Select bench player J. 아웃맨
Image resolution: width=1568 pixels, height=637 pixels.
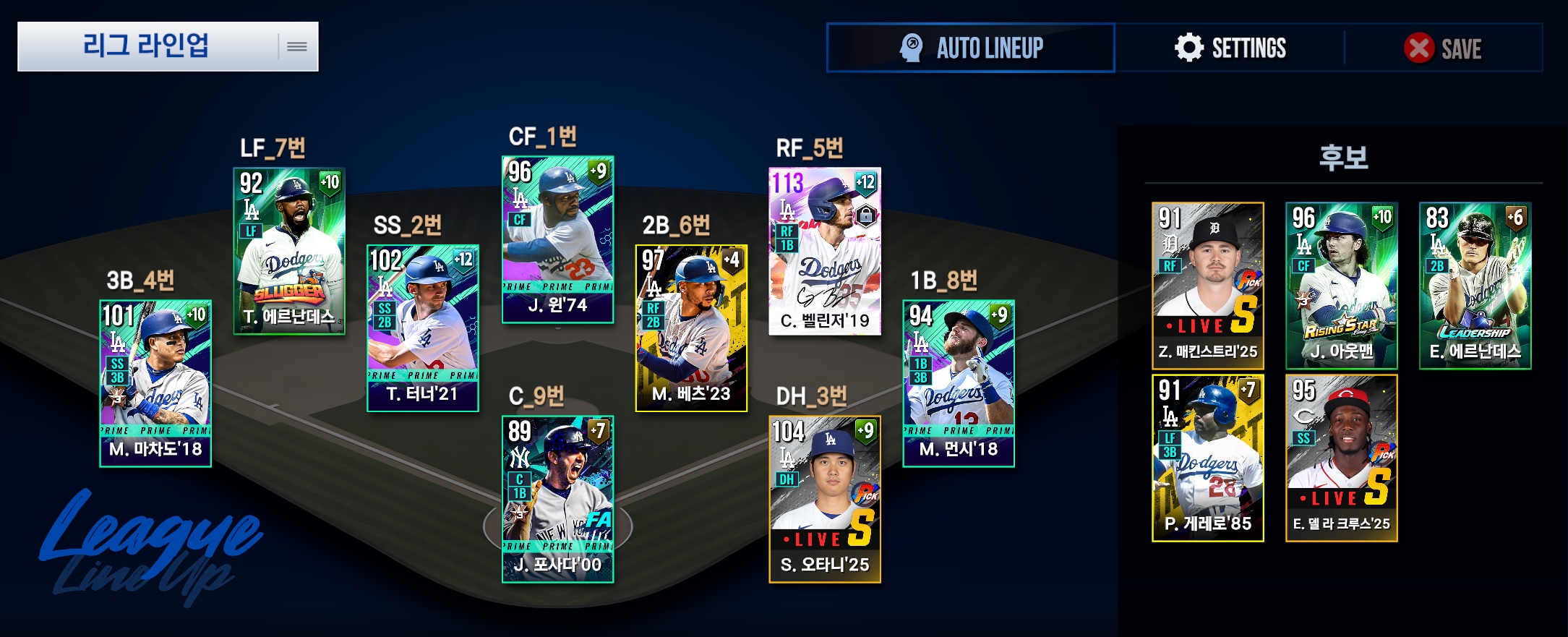click(1342, 286)
